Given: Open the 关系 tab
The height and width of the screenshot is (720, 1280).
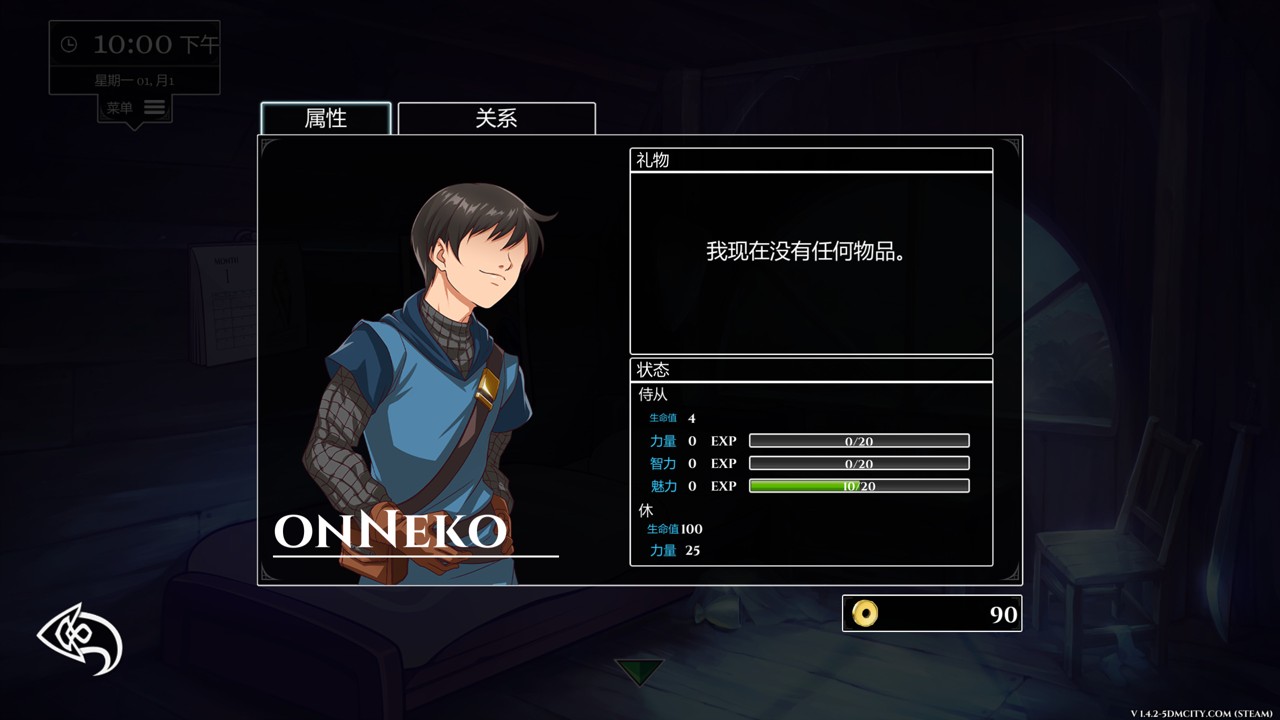Looking at the screenshot, I should (496, 118).
